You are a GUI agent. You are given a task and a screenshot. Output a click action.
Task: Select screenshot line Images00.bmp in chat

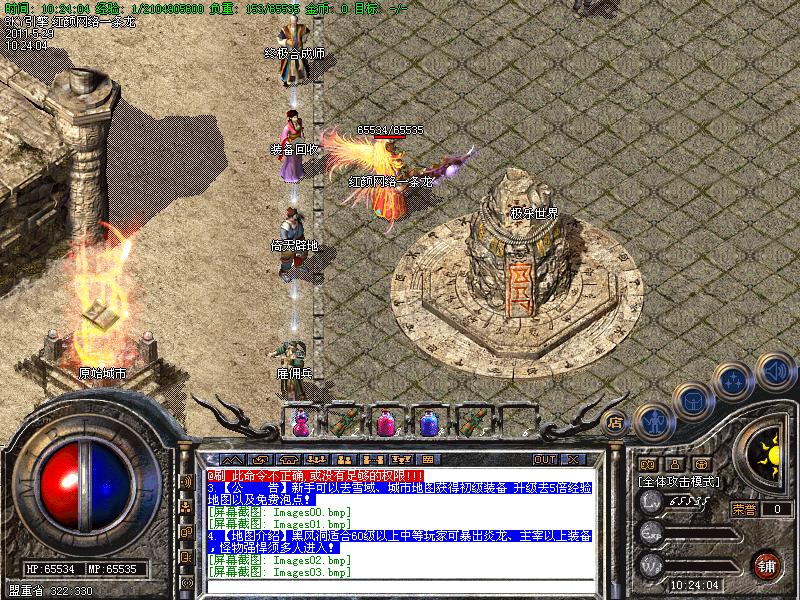pyautogui.click(x=280, y=511)
